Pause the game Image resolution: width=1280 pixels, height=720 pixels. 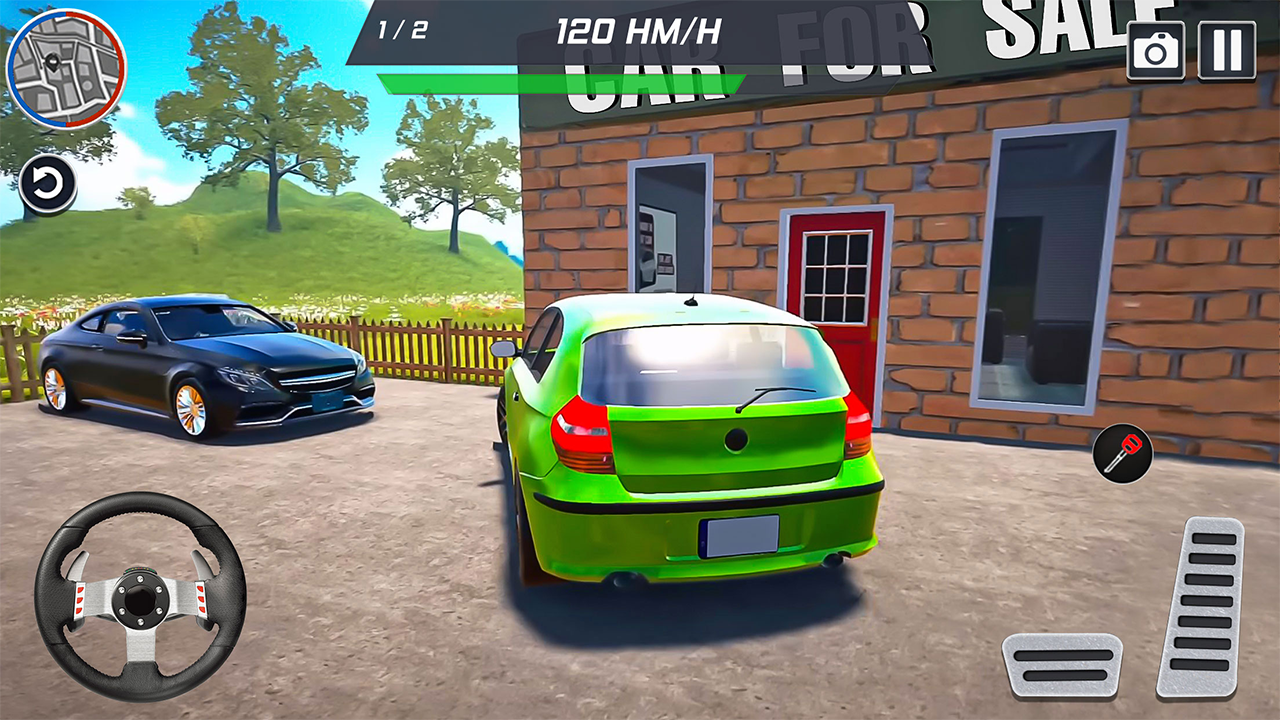click(1228, 50)
